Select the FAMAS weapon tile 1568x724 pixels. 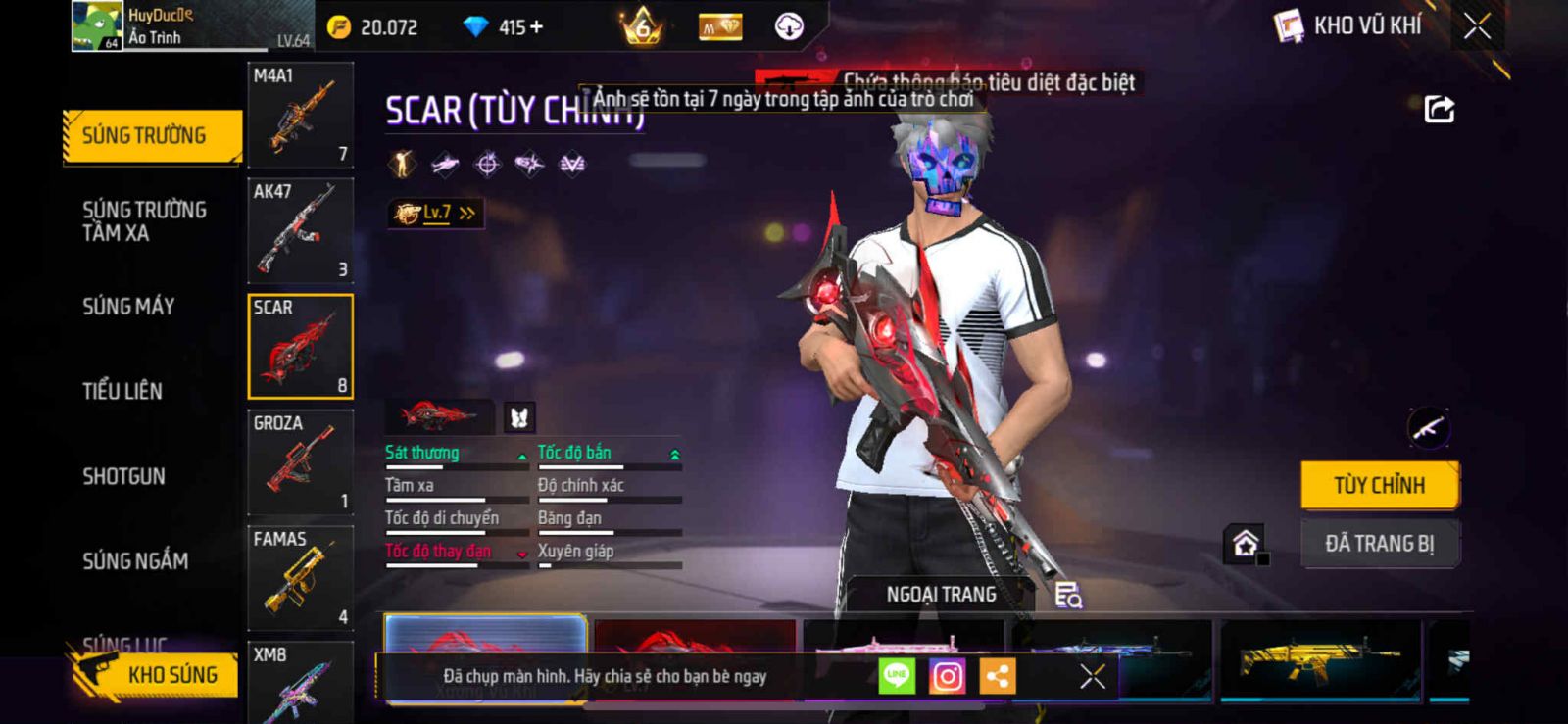[x=300, y=578]
